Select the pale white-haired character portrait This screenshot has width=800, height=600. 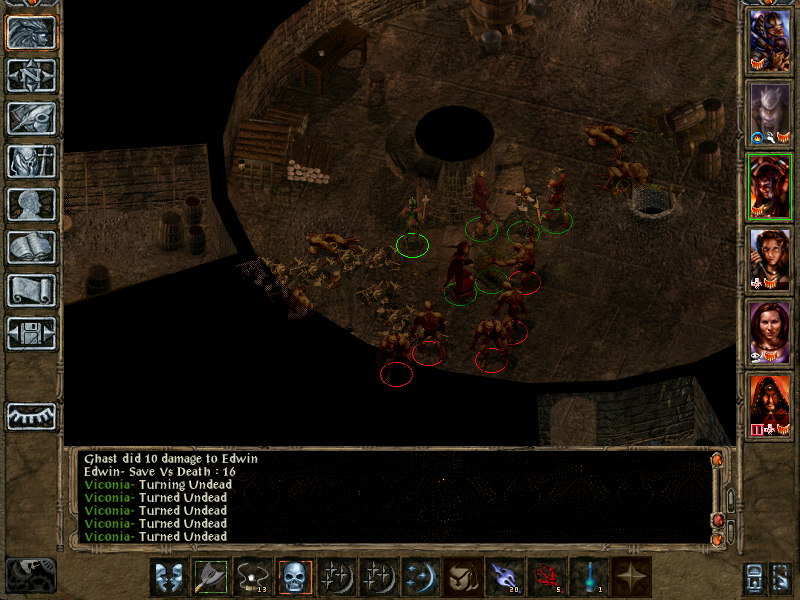770,112
